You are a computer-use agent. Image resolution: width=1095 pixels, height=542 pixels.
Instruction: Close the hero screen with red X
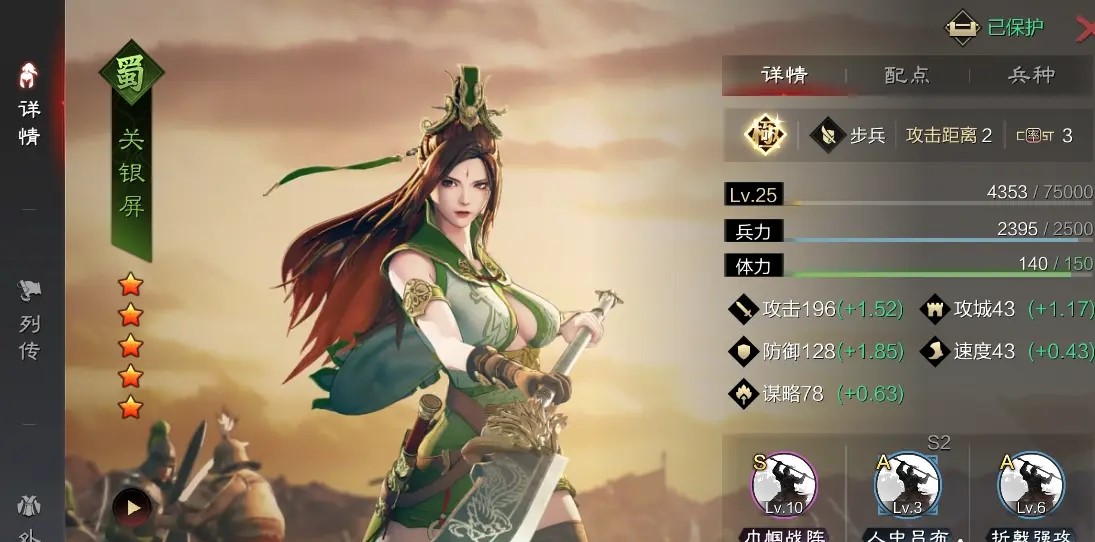(1084, 30)
